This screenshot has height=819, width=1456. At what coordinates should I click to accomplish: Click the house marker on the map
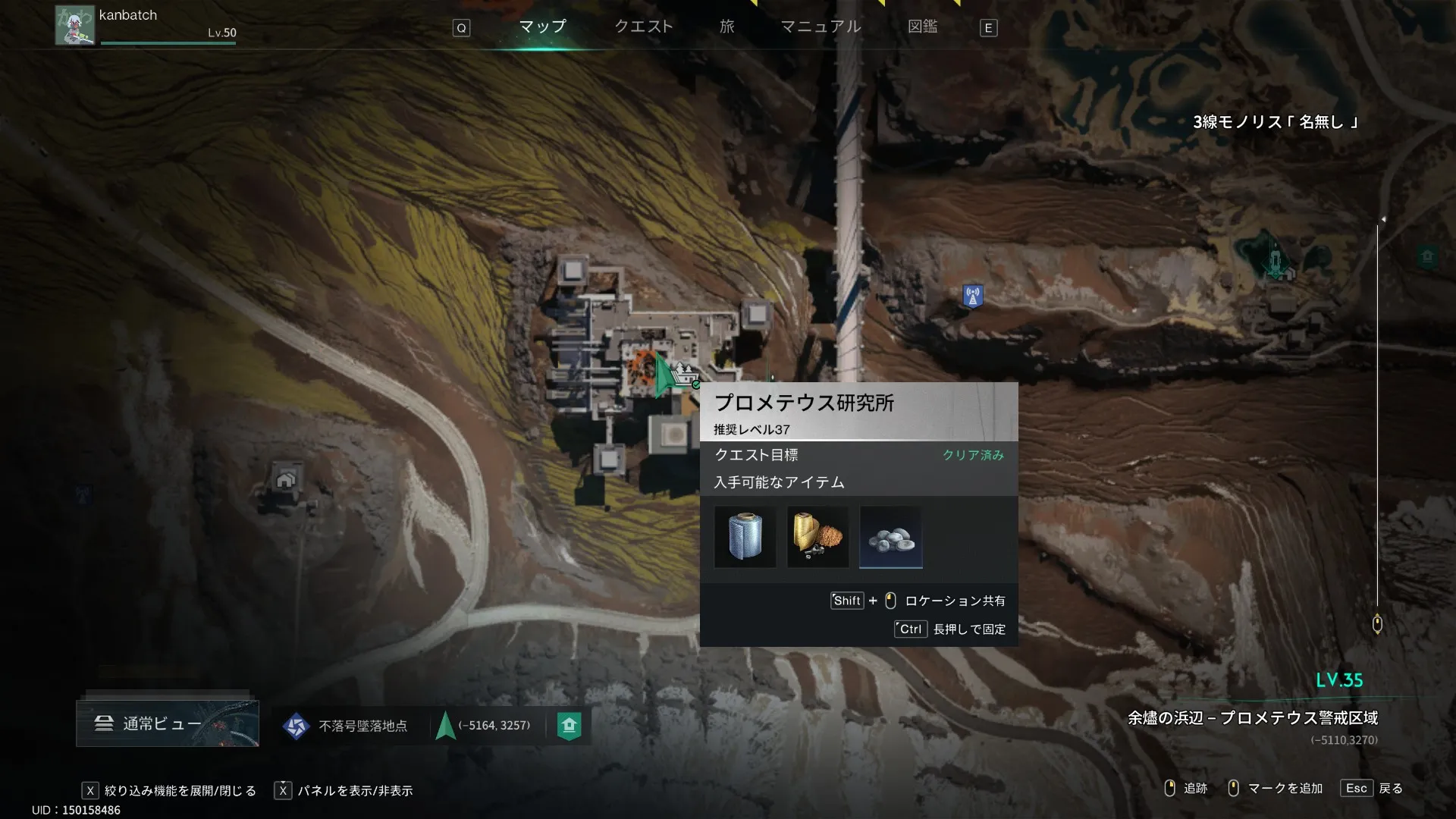(x=286, y=479)
